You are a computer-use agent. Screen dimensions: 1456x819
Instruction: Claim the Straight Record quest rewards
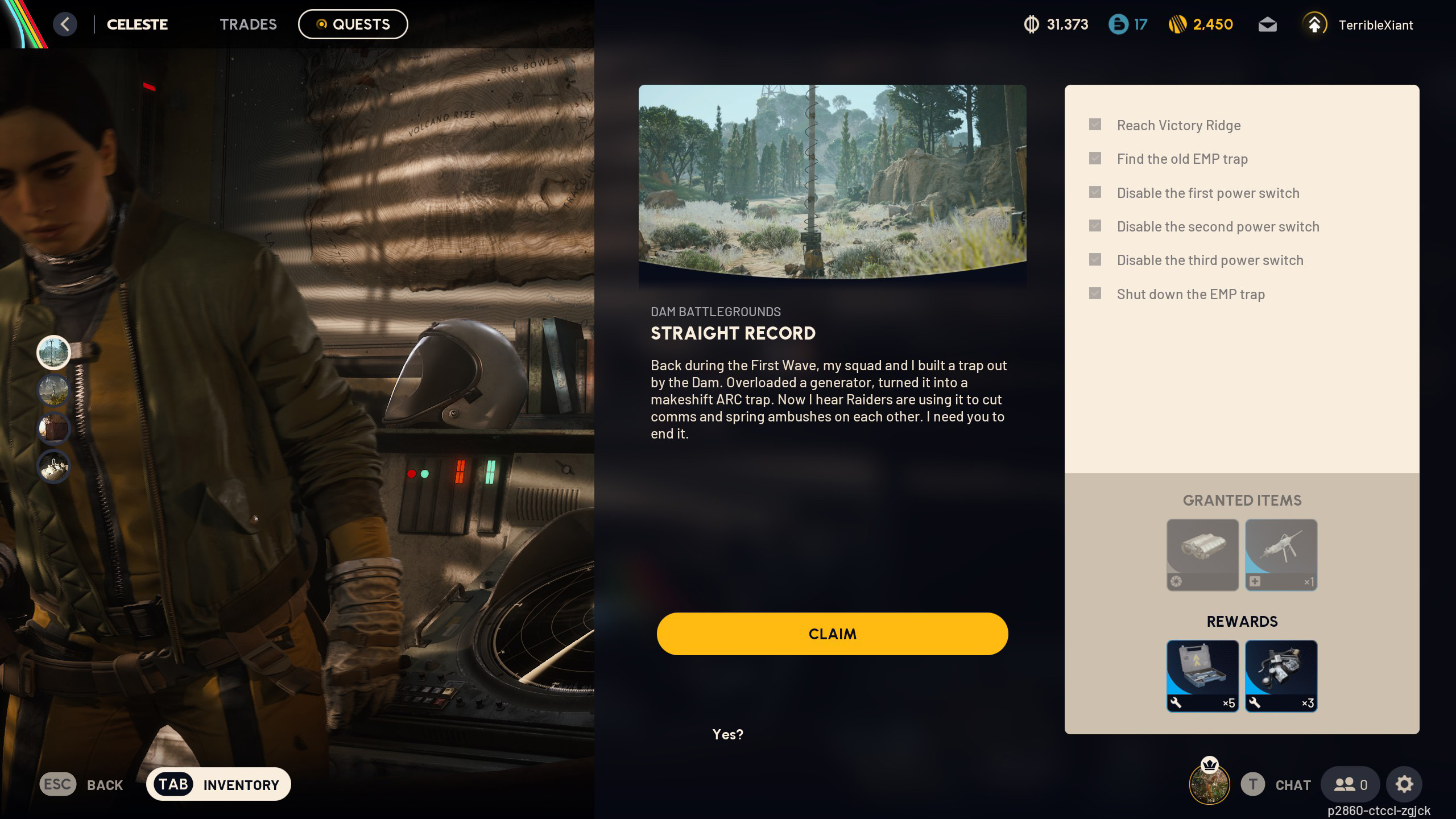click(832, 634)
